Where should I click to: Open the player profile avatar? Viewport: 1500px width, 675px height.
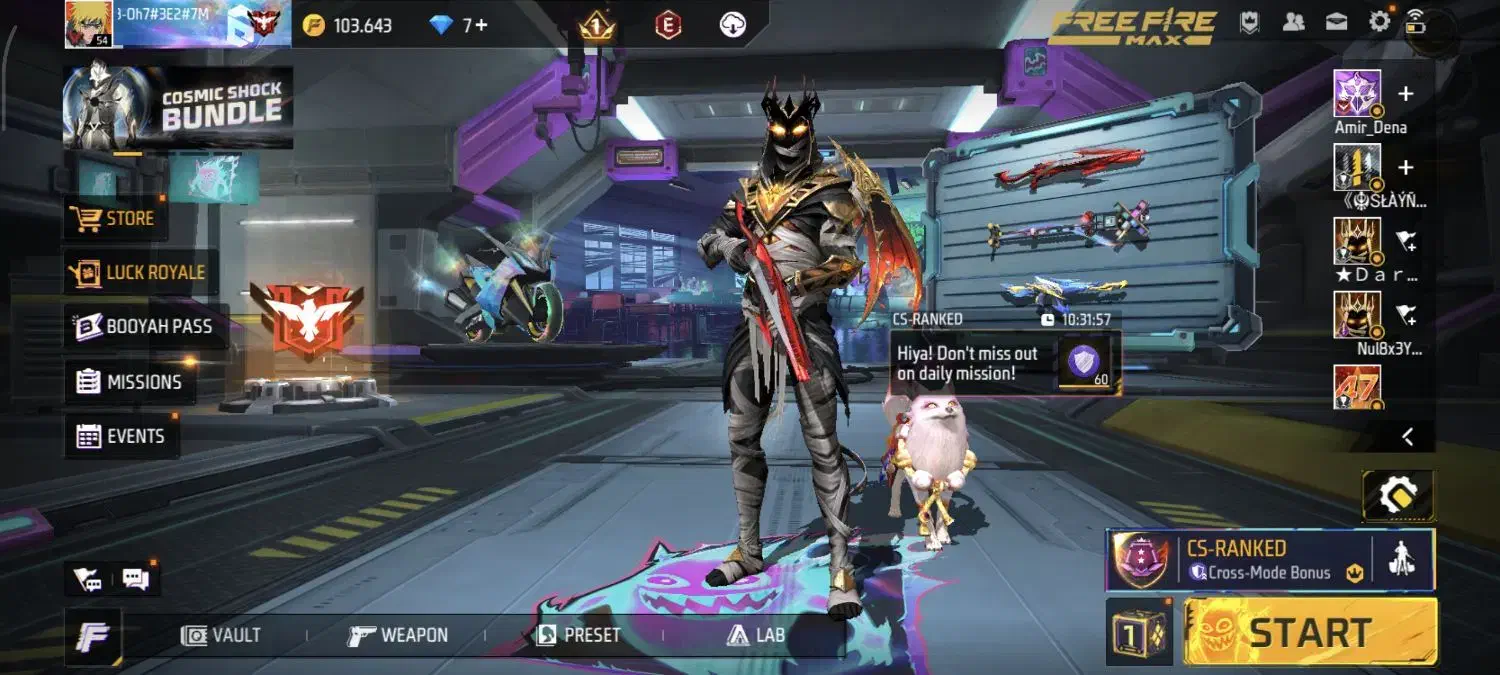tap(89, 24)
